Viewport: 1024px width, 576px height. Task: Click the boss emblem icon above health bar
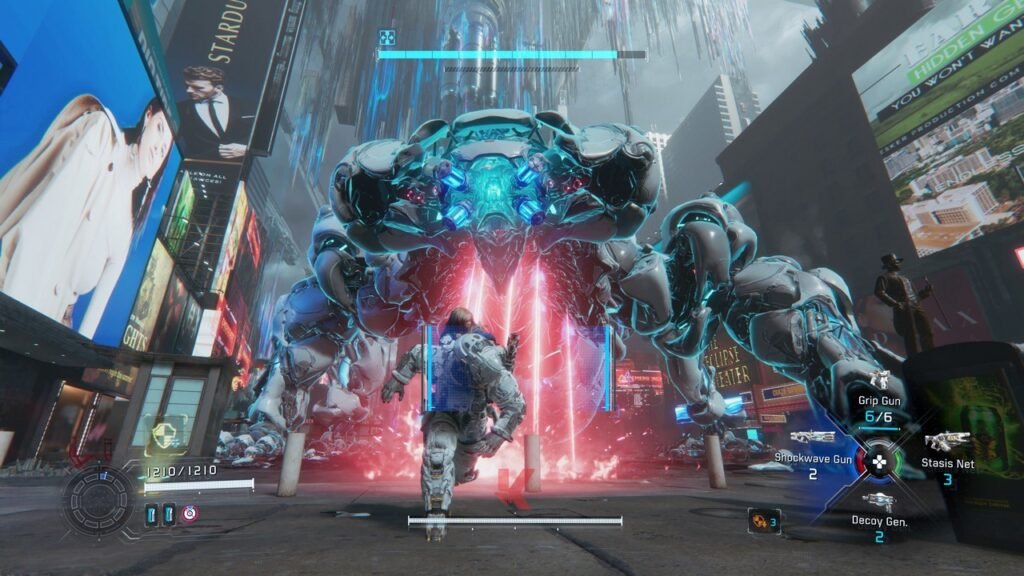click(387, 38)
